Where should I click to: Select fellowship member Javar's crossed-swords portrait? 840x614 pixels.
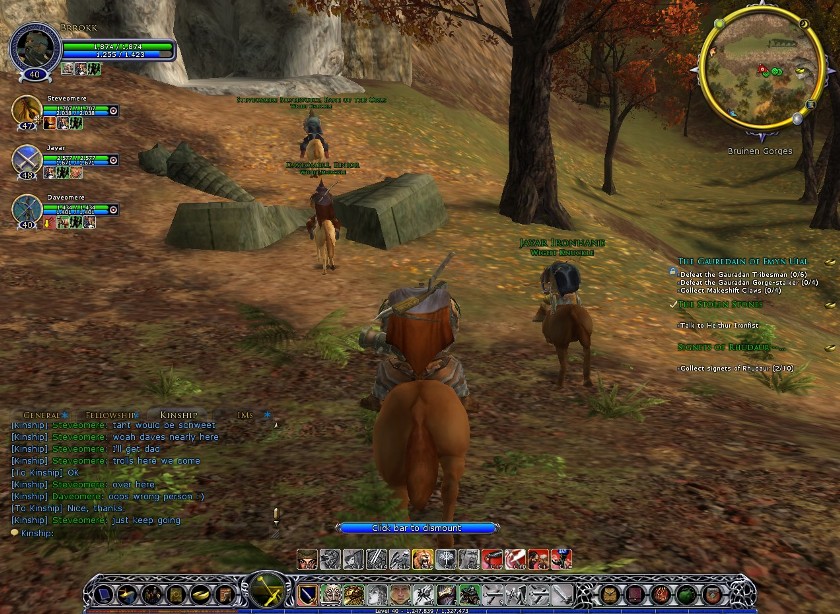point(27,158)
